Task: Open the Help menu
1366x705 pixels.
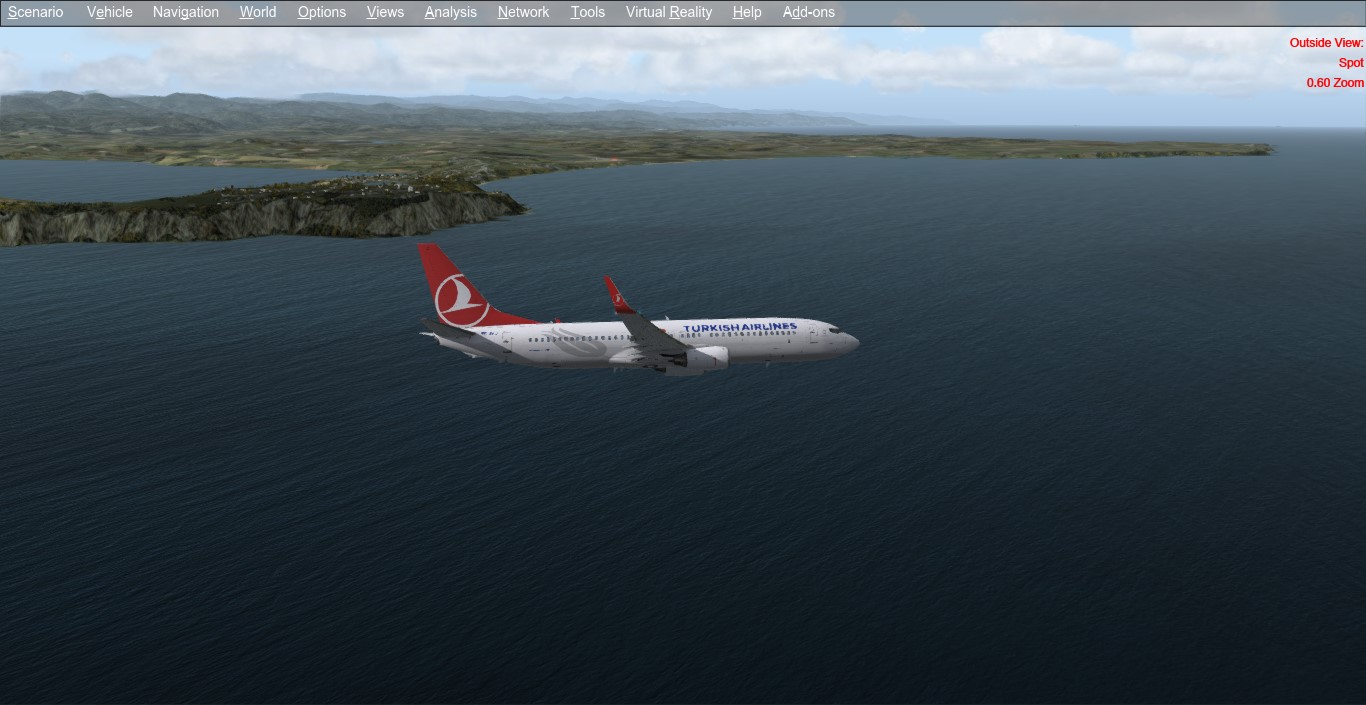Action: tap(747, 12)
